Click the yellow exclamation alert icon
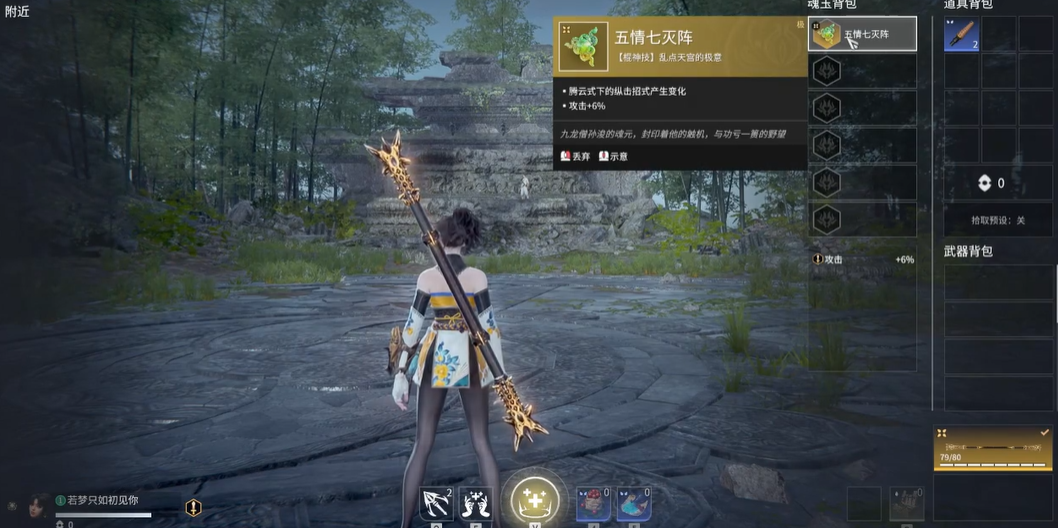The width and height of the screenshot is (1058, 528). [193, 508]
